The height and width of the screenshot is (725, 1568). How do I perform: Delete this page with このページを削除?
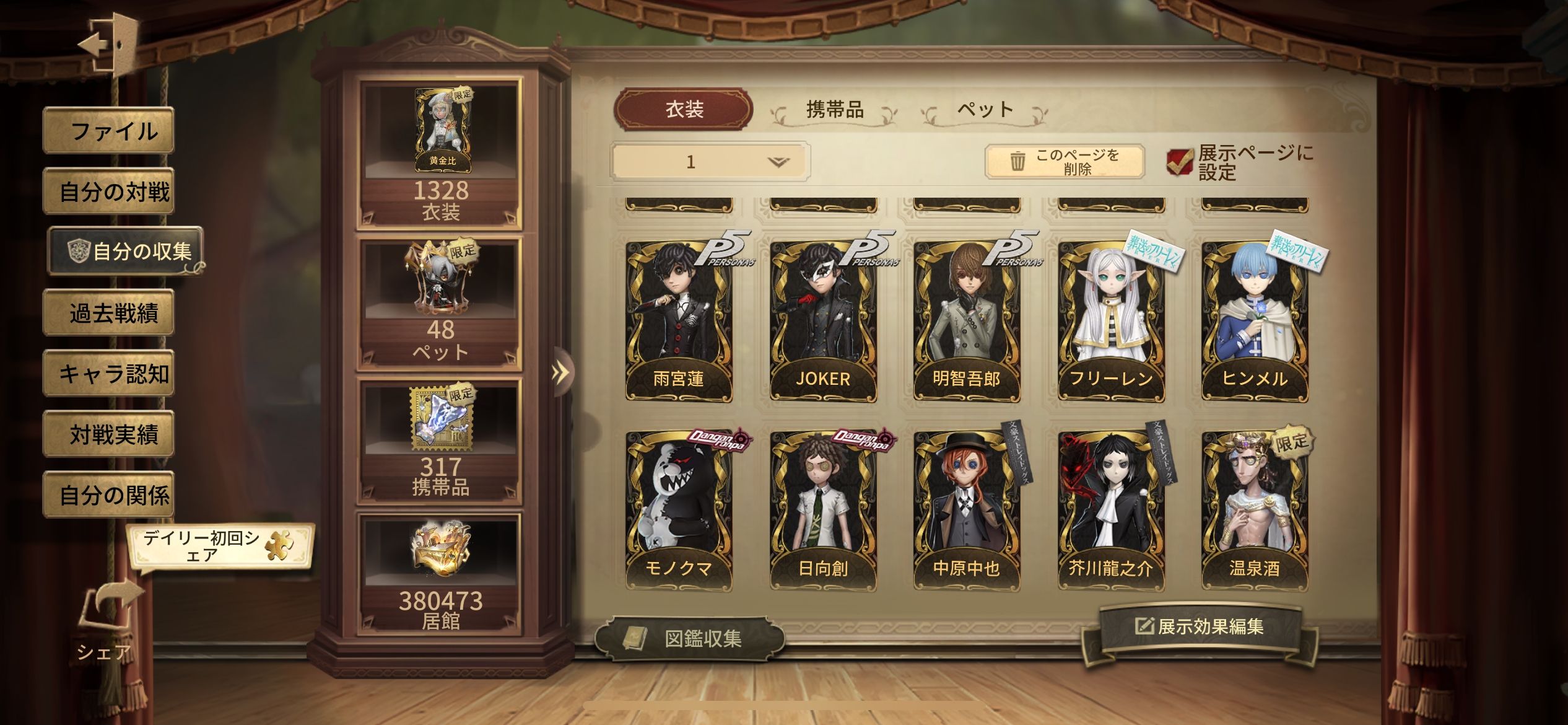[1064, 162]
